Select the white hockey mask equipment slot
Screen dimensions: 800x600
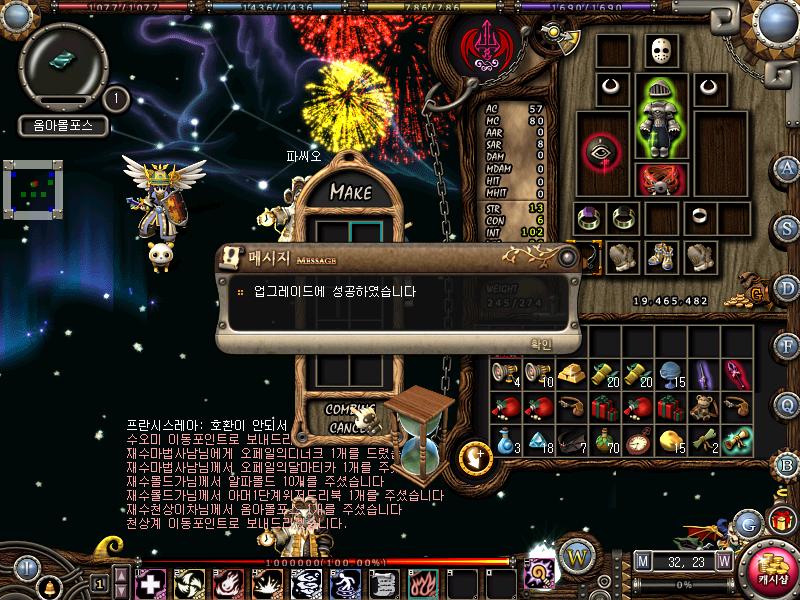(659, 51)
